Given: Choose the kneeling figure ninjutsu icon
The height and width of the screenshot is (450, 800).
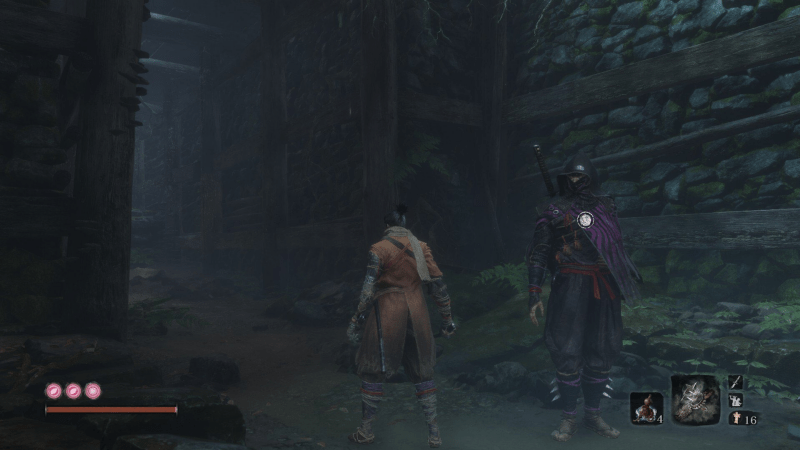Looking at the screenshot, I should pyautogui.click(x=735, y=400).
